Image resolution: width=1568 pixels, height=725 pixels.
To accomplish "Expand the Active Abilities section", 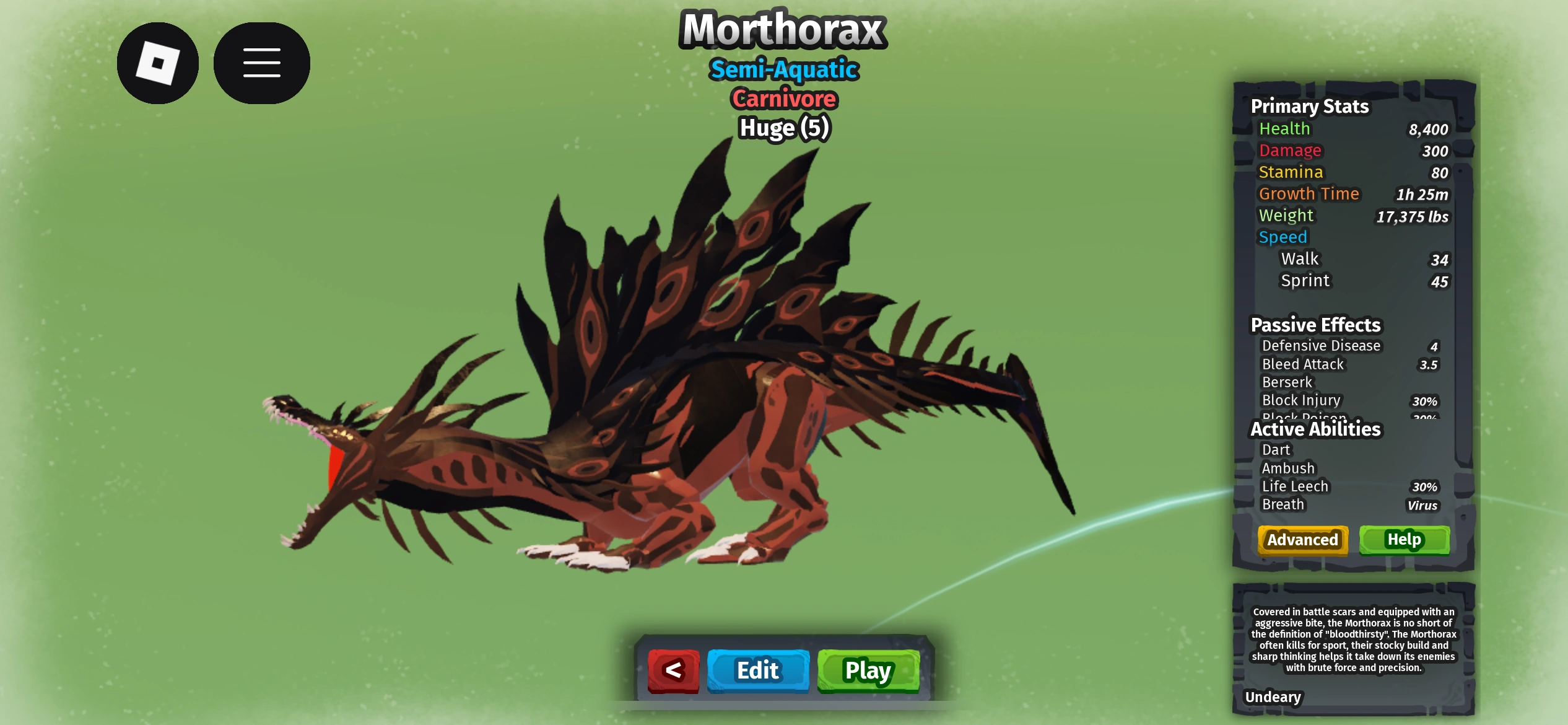I will (x=1316, y=429).
